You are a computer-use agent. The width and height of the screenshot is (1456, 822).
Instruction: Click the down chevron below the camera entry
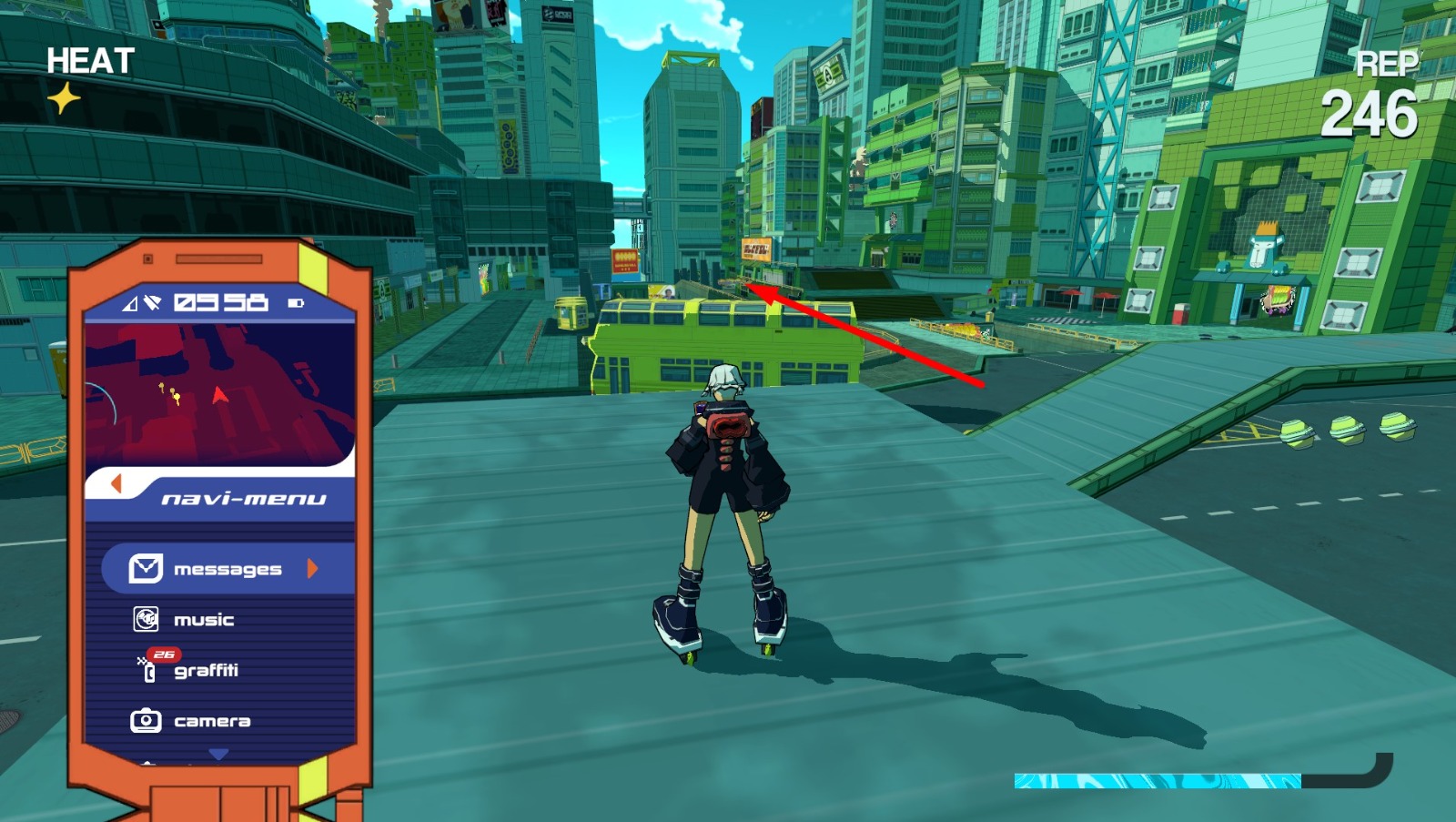tap(218, 752)
